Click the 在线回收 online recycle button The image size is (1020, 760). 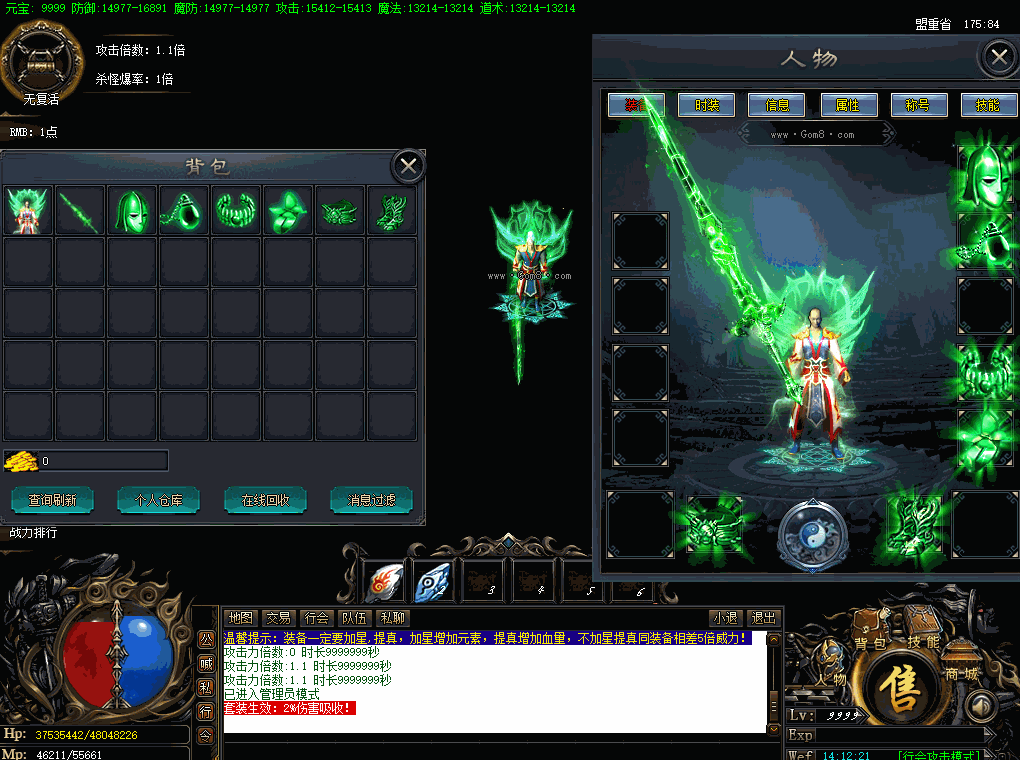point(265,500)
